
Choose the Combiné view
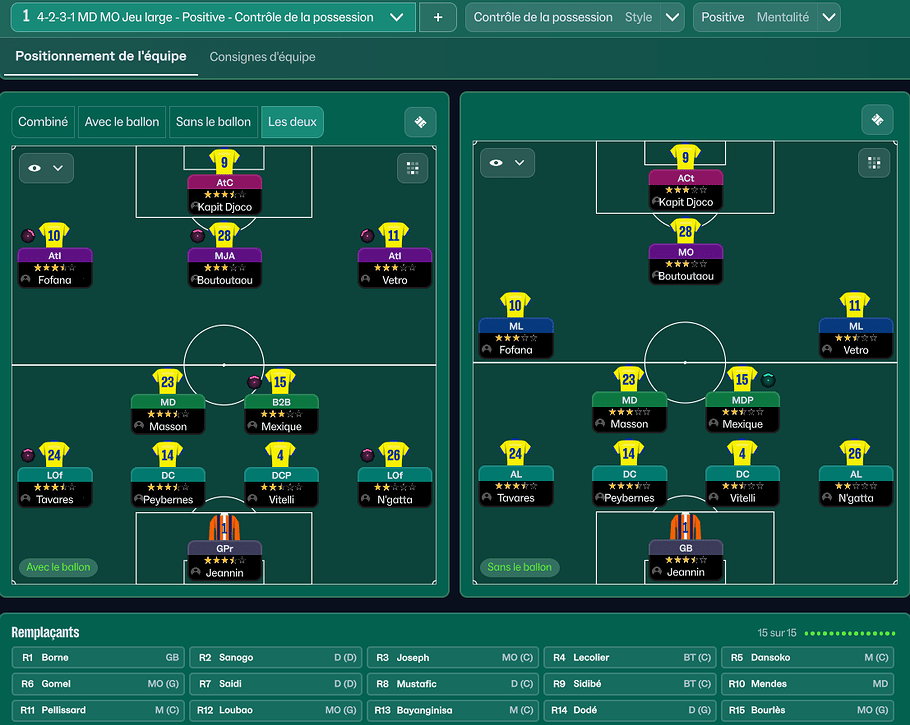point(43,122)
